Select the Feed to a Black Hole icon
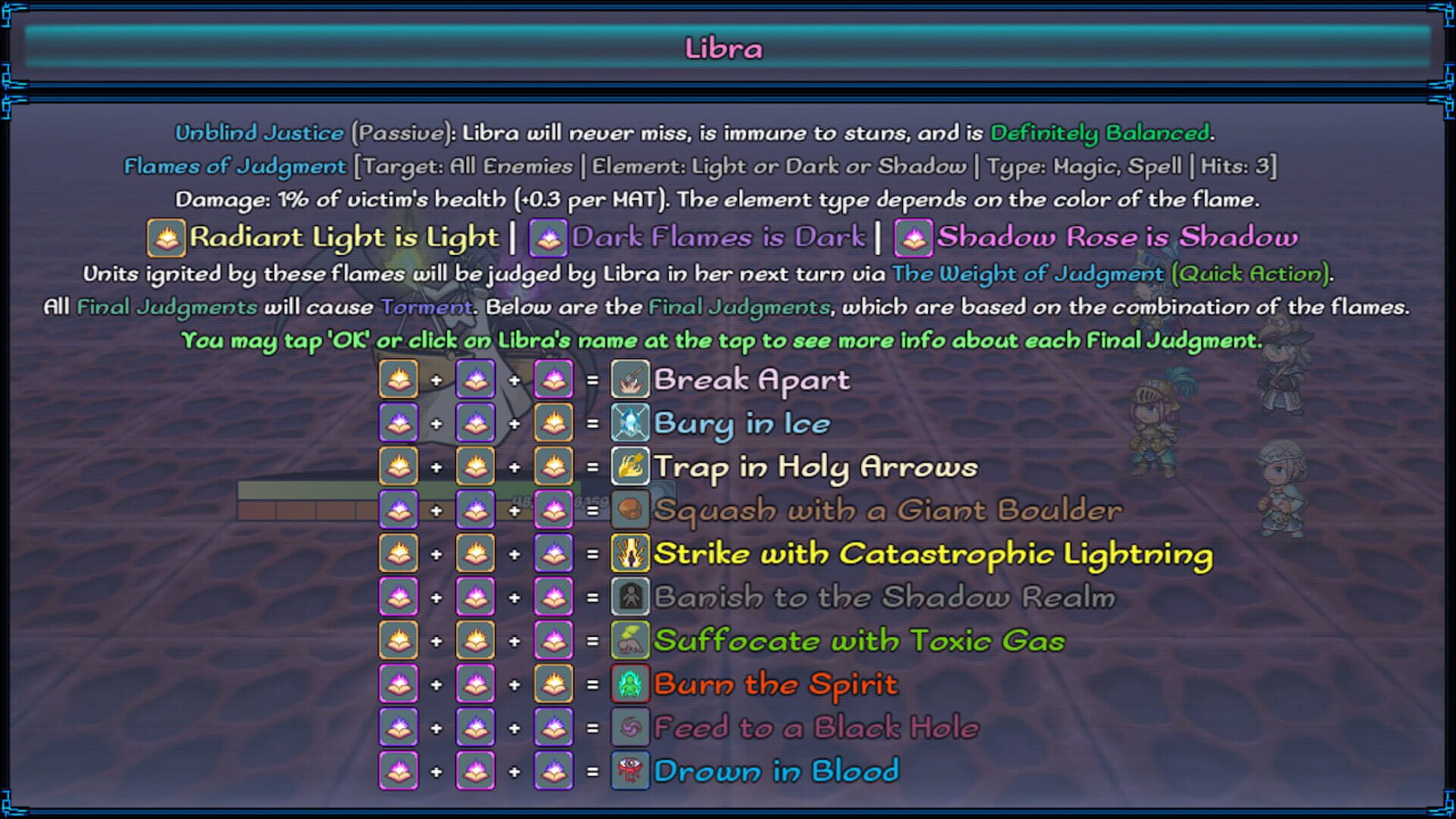 (629, 726)
